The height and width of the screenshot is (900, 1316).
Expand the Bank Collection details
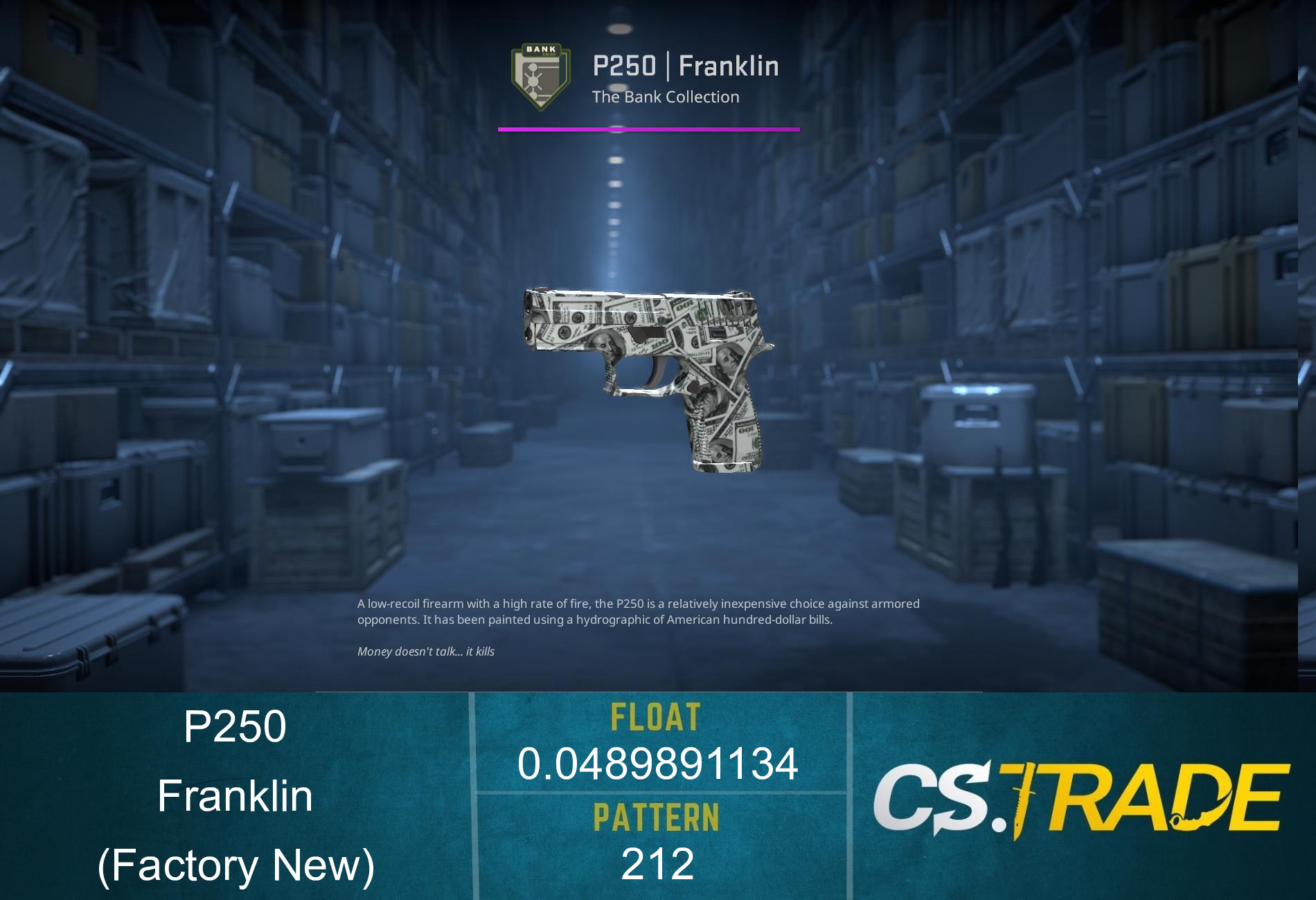[665, 97]
